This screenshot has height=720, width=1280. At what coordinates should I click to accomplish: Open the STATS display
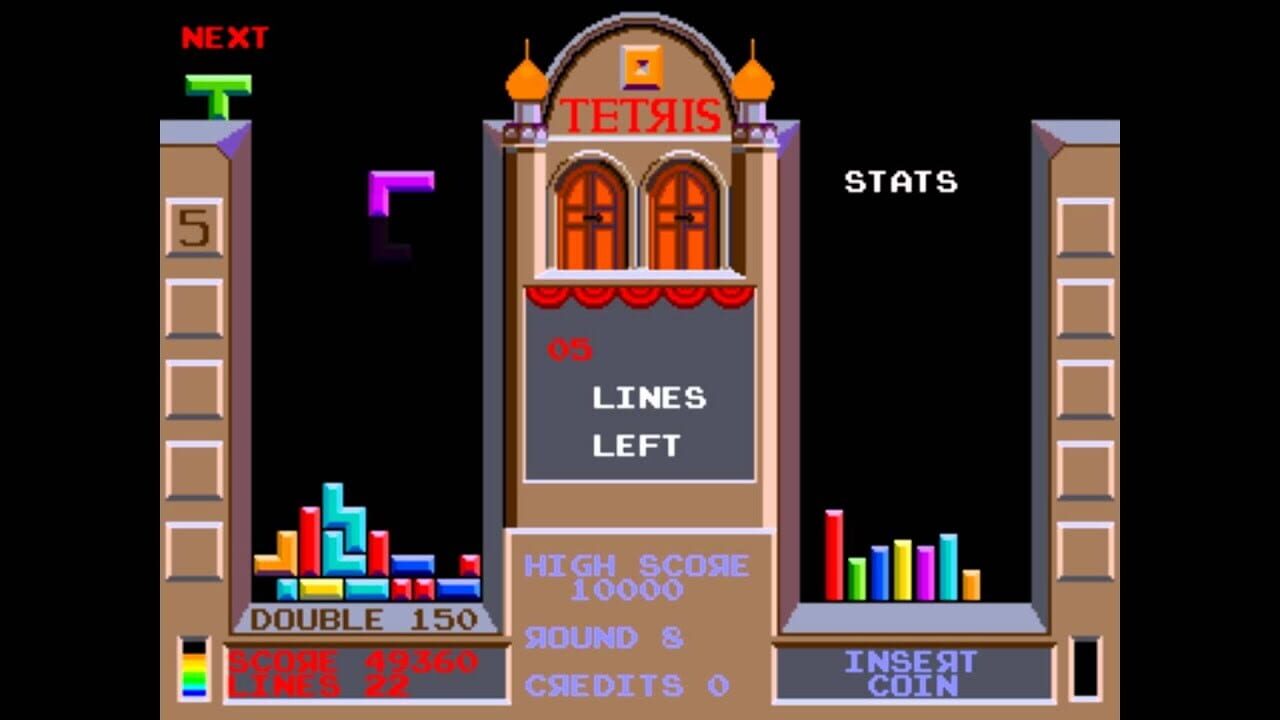coord(900,182)
